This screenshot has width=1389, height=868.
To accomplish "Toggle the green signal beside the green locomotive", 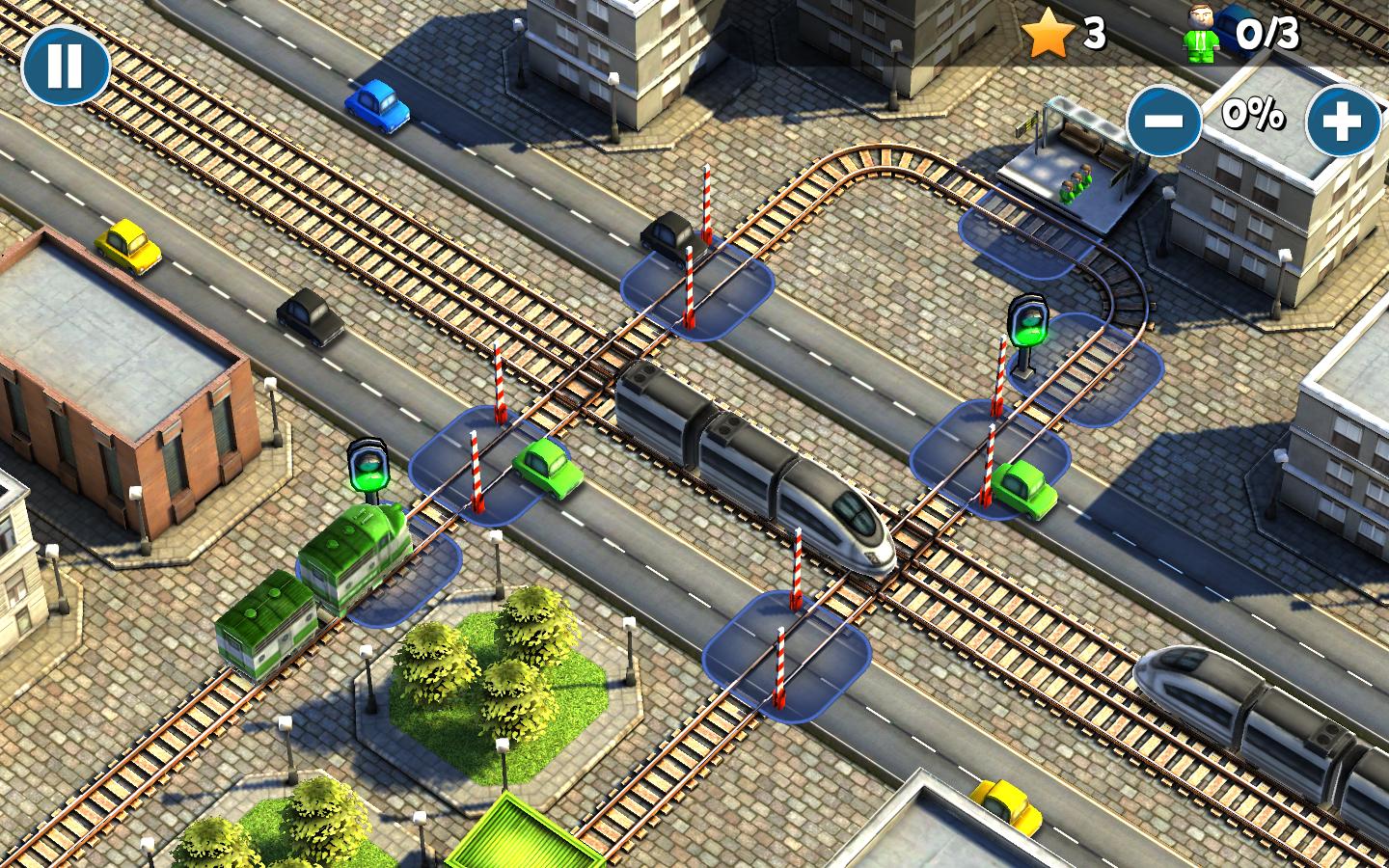I will 368,467.
